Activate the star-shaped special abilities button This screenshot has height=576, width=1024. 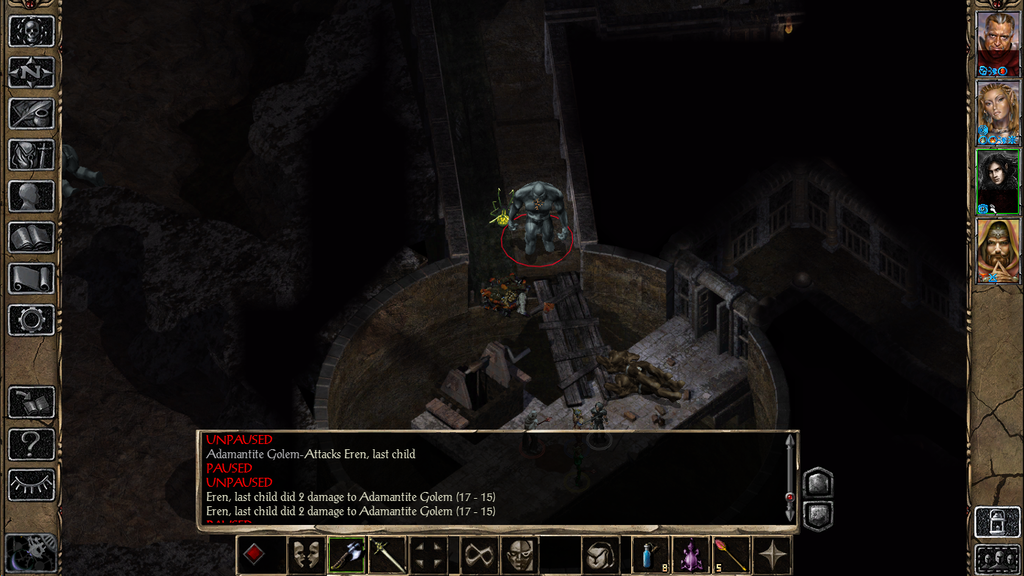(x=773, y=555)
